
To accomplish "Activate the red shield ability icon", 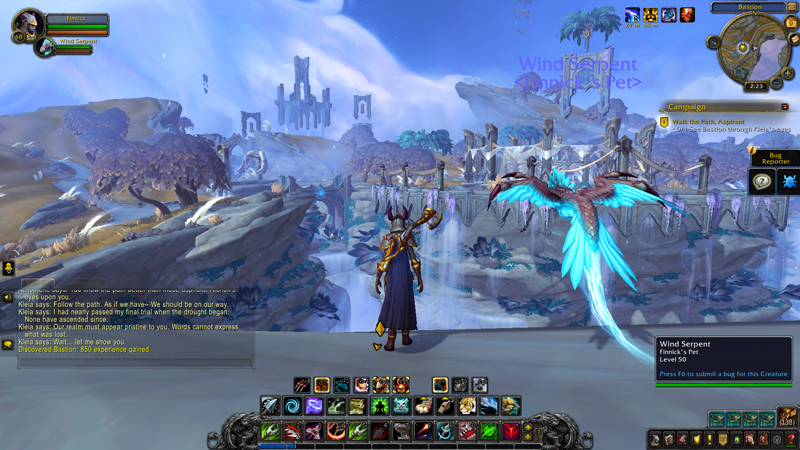I will click(512, 431).
